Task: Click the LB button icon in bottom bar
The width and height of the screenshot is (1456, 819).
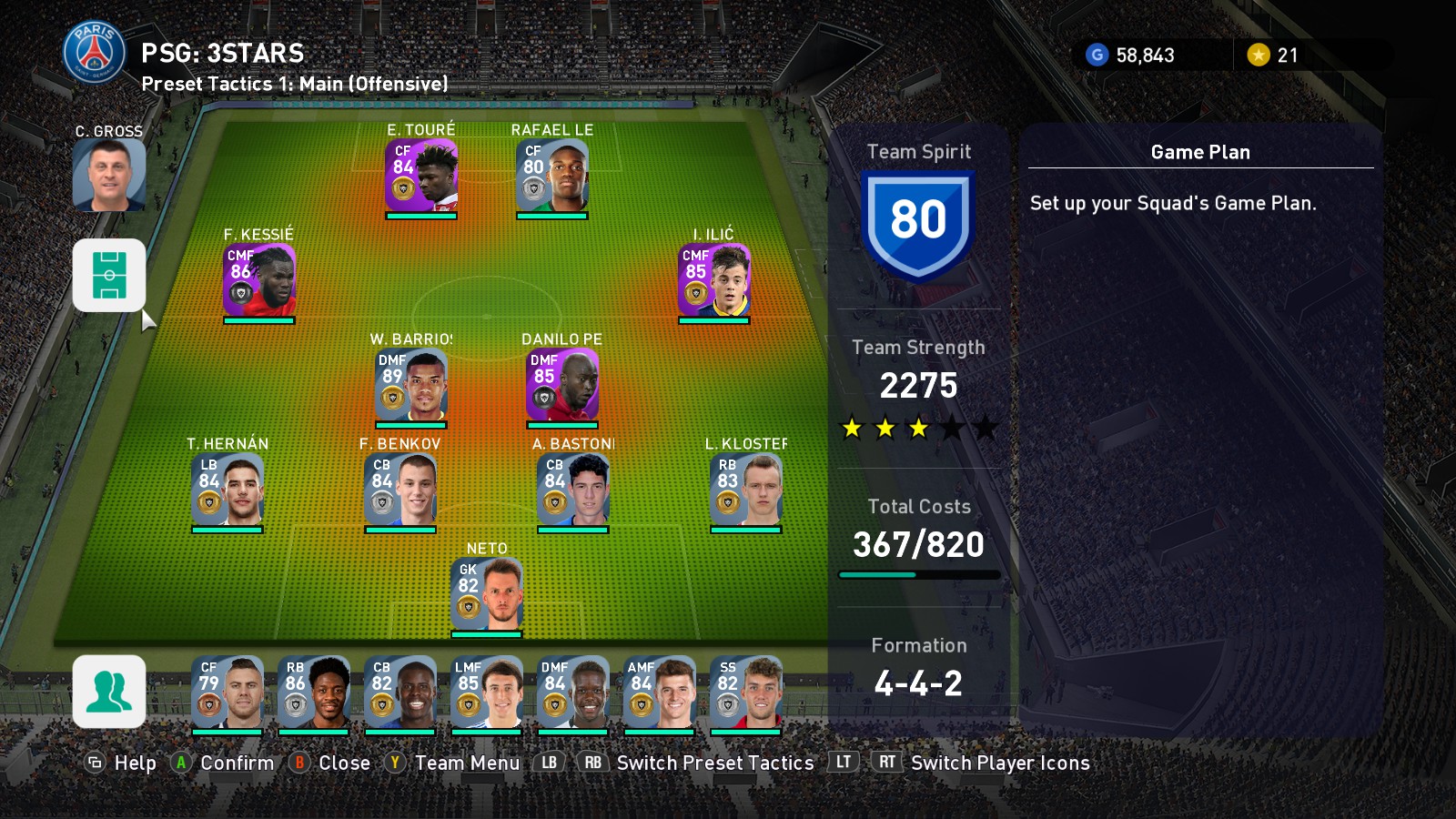Action: [x=547, y=763]
